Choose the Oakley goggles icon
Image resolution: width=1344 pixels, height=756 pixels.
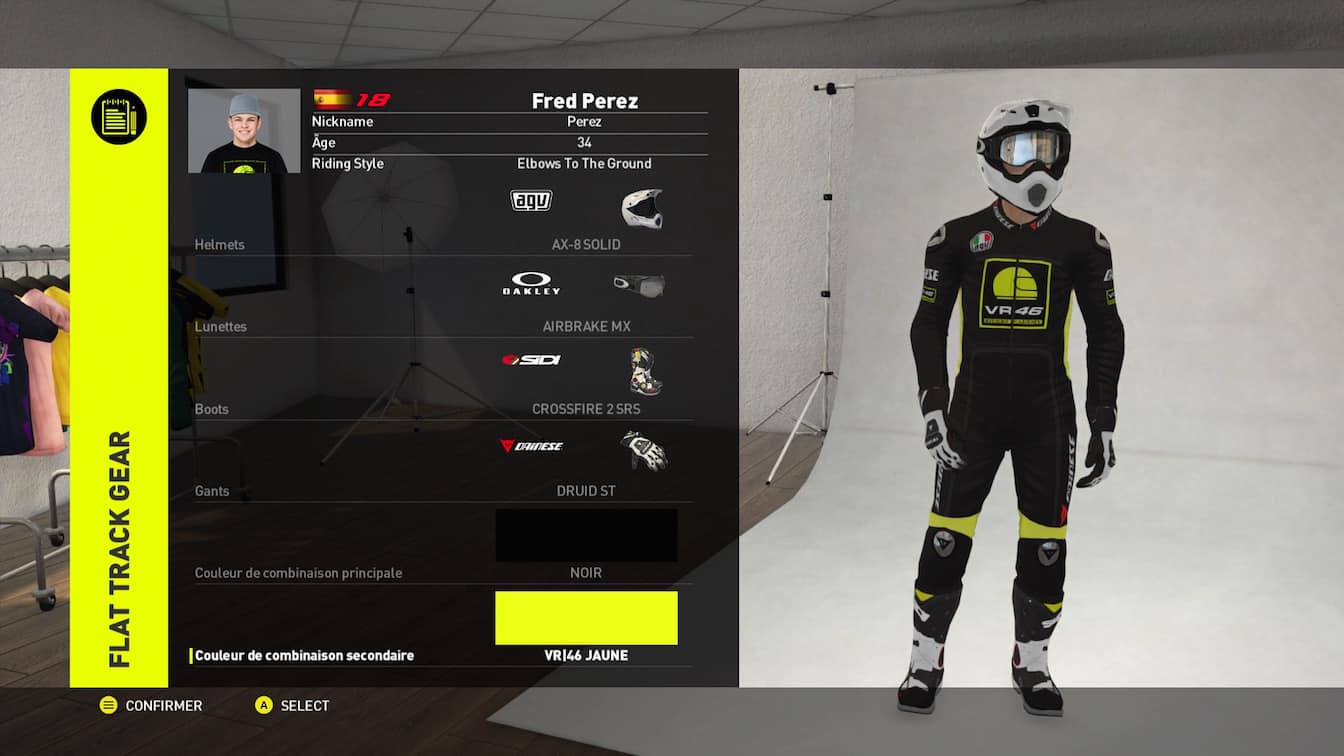click(639, 286)
